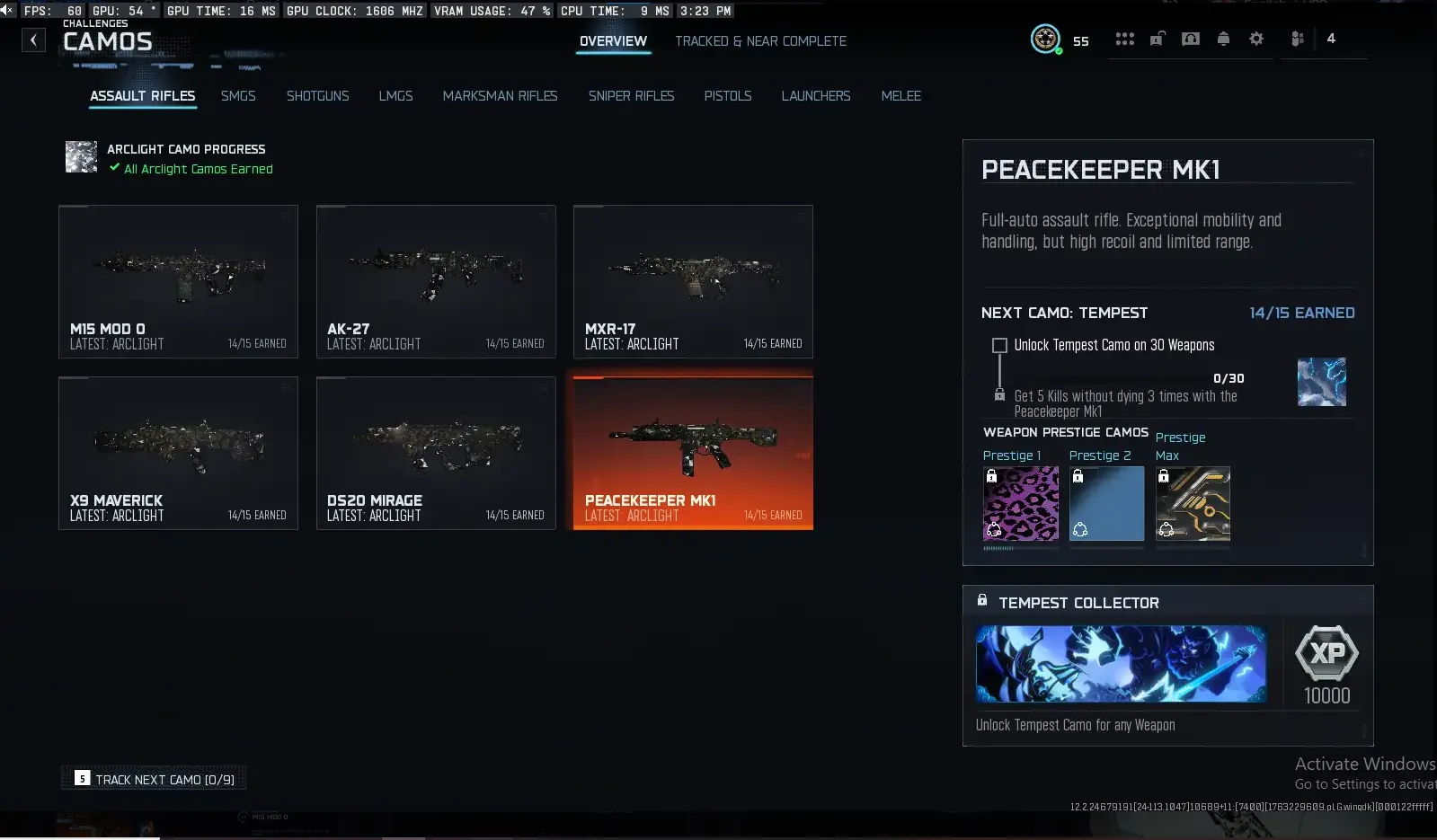Screen dimensions: 1437x840
Task: Click the Track Next Camo button
Action: pyautogui.click(x=153, y=778)
